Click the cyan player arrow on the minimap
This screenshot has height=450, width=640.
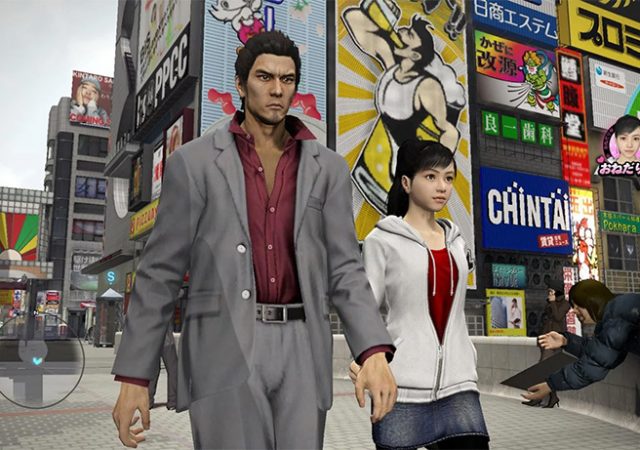pyautogui.click(x=38, y=360)
